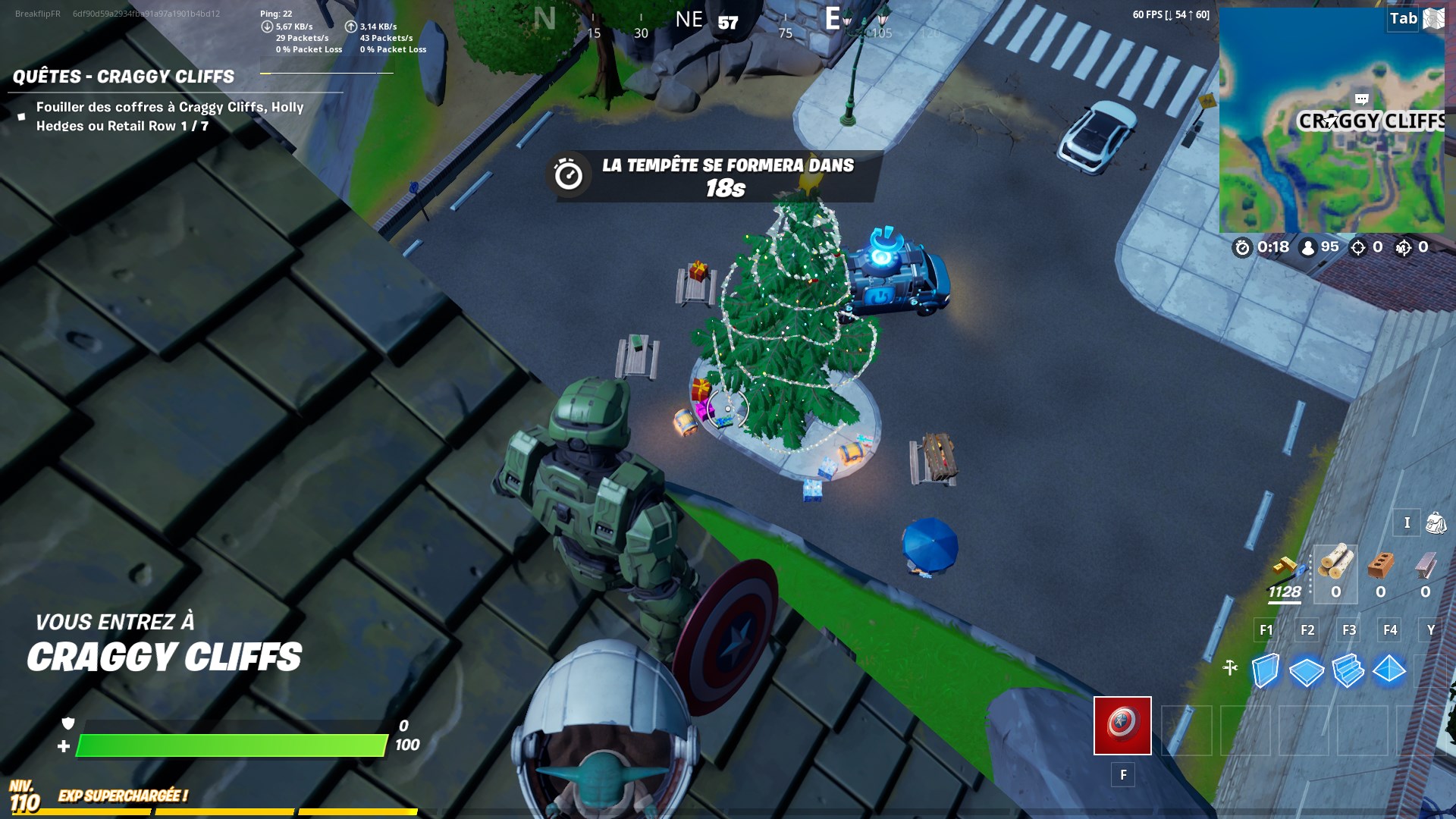Select the floor building piece

pos(1306,670)
